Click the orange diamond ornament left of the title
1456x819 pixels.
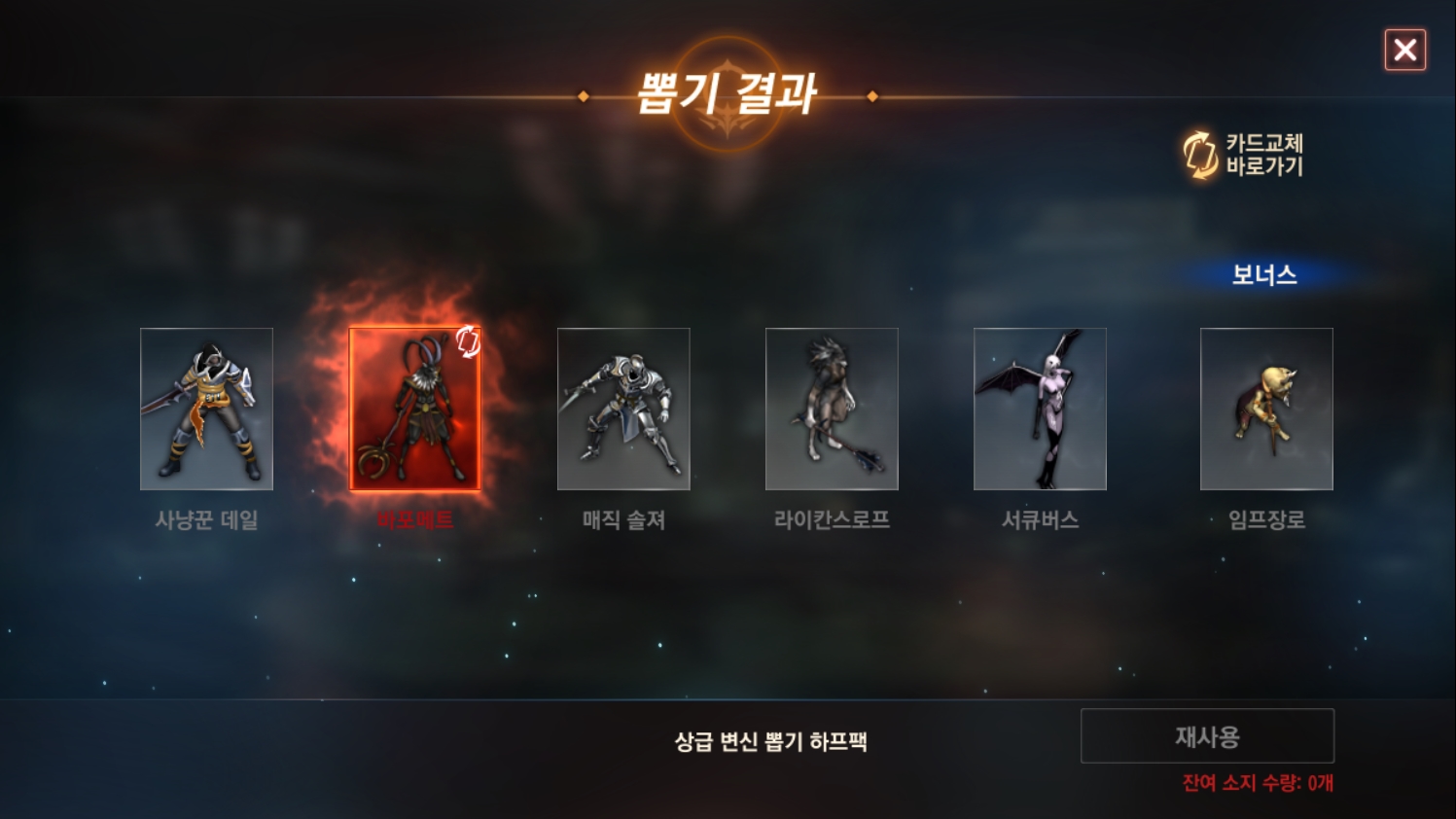pyautogui.click(x=584, y=96)
